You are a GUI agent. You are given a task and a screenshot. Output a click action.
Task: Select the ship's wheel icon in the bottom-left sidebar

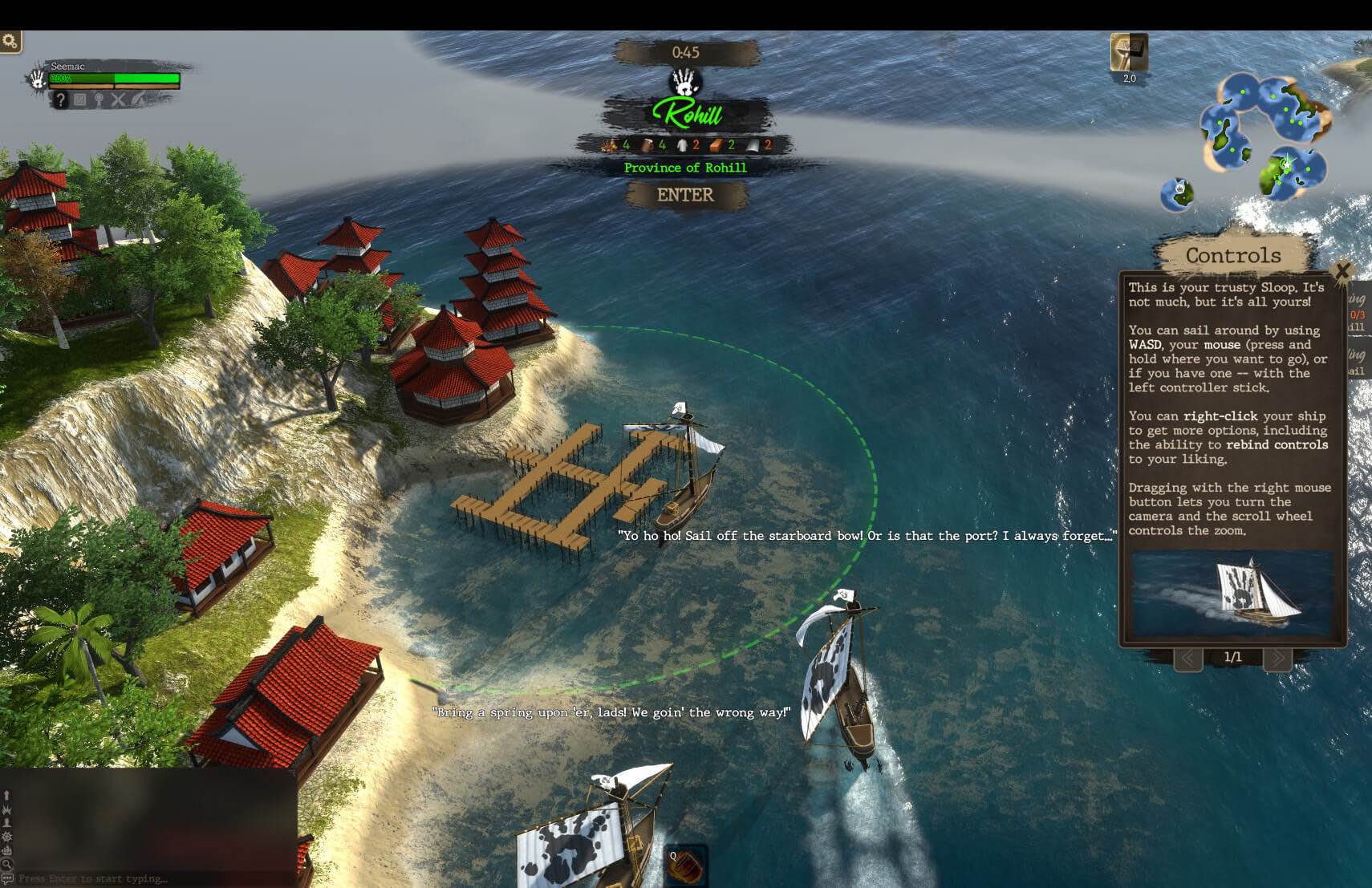(7, 837)
